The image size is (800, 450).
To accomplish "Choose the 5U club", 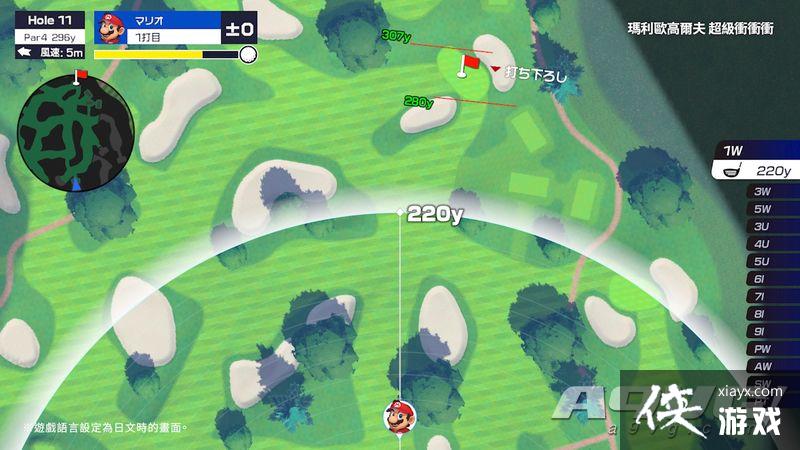I will [x=762, y=261].
